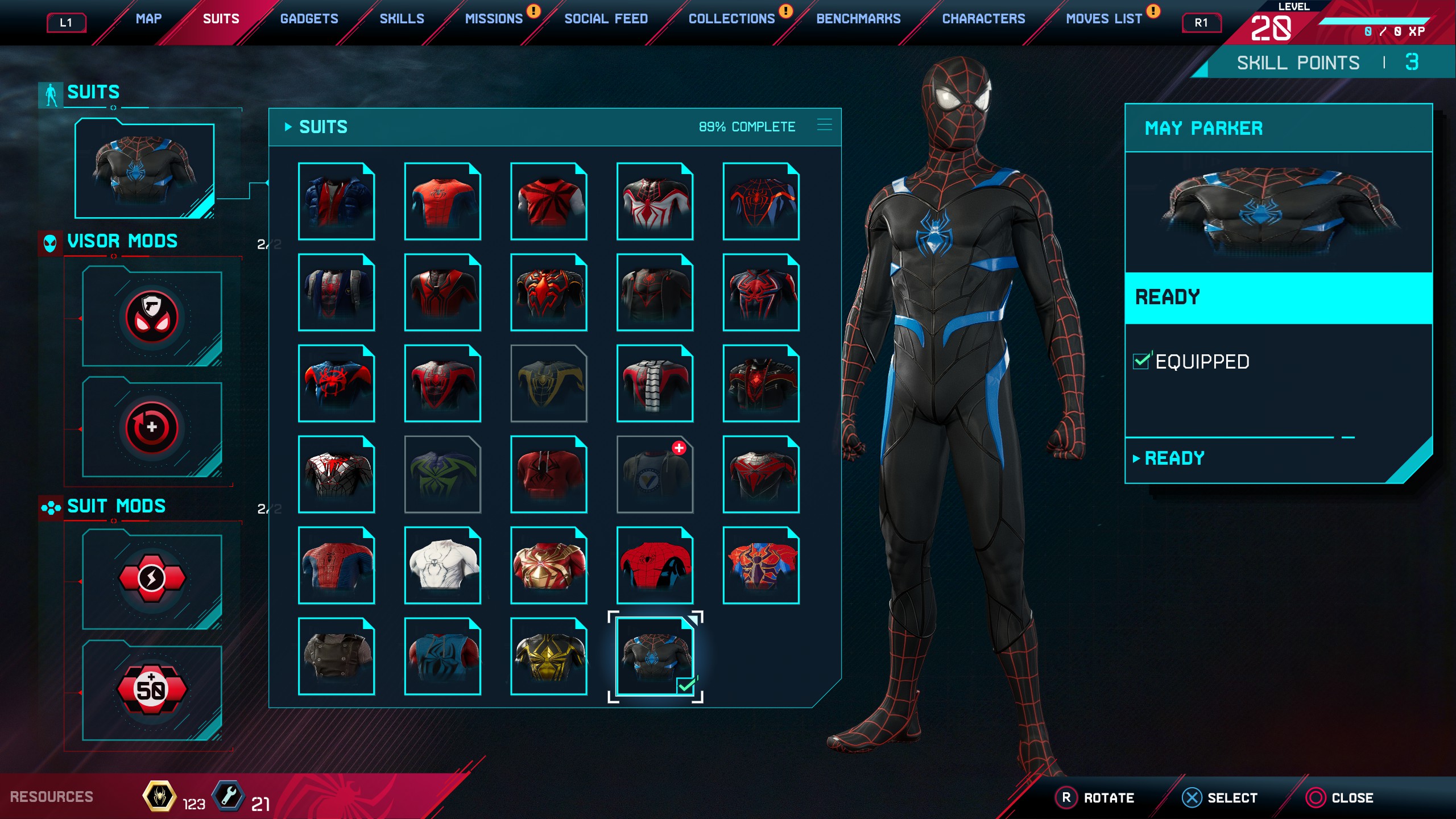This screenshot has width=1456, height=819.
Task: Open the Moves List tab
Action: [1103, 19]
